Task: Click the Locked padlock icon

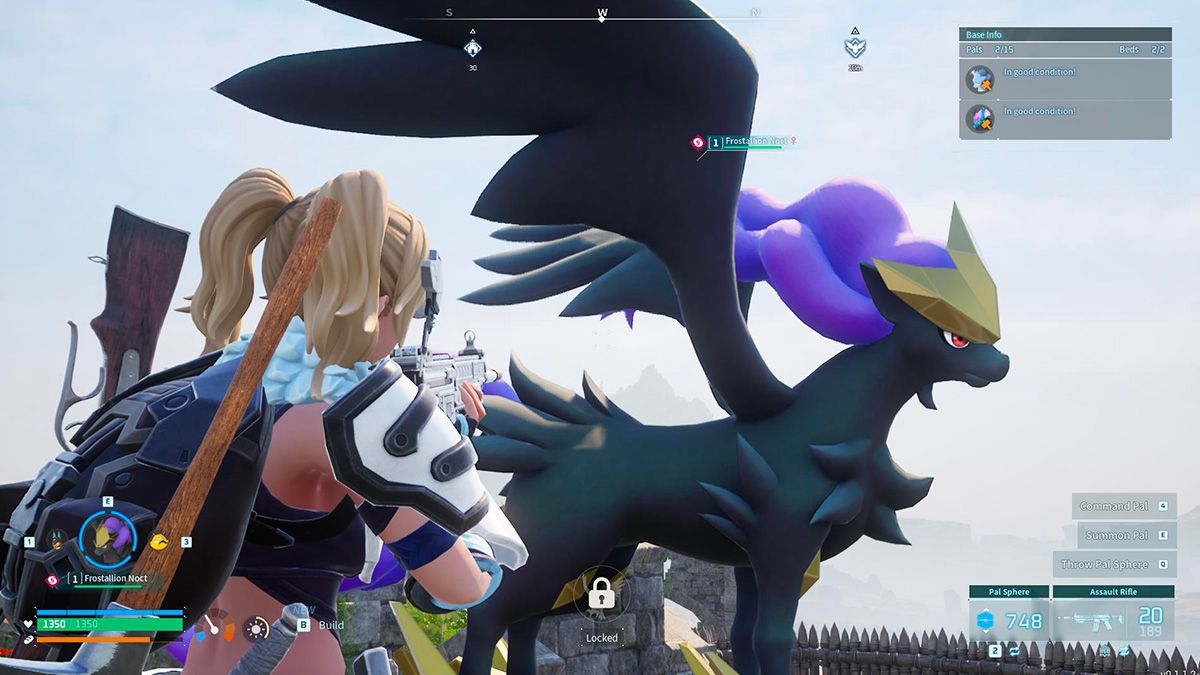Action: click(601, 597)
